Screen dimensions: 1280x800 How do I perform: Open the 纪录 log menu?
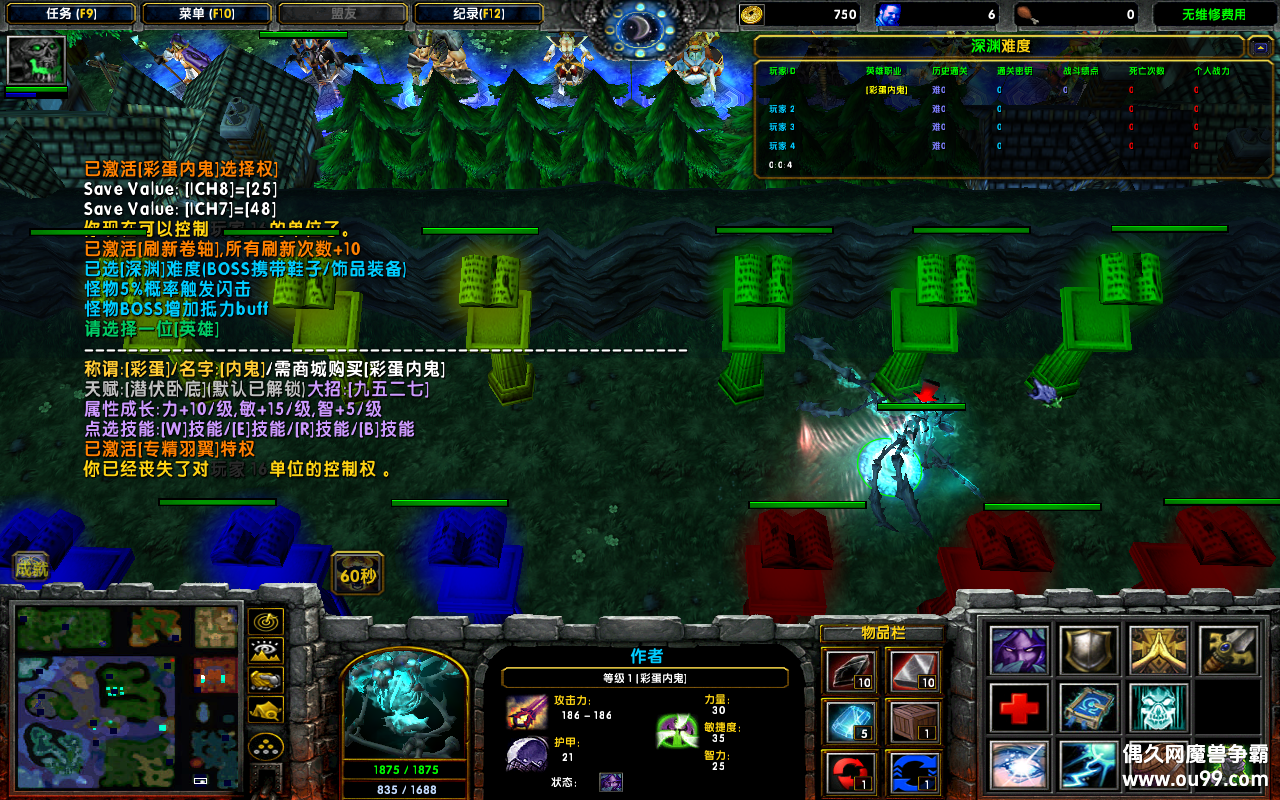click(x=478, y=14)
